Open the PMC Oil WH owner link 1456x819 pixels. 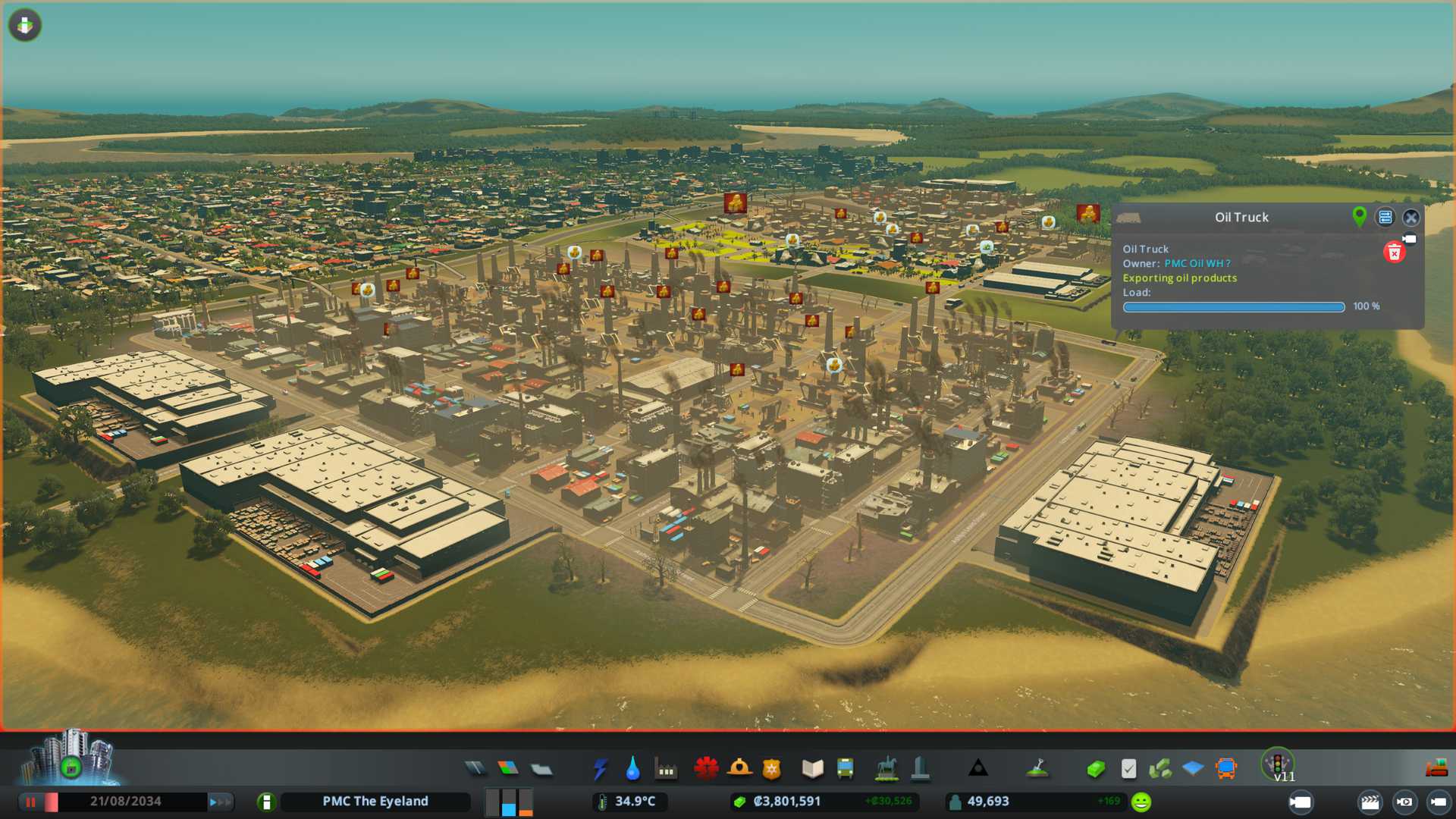coord(1197,263)
